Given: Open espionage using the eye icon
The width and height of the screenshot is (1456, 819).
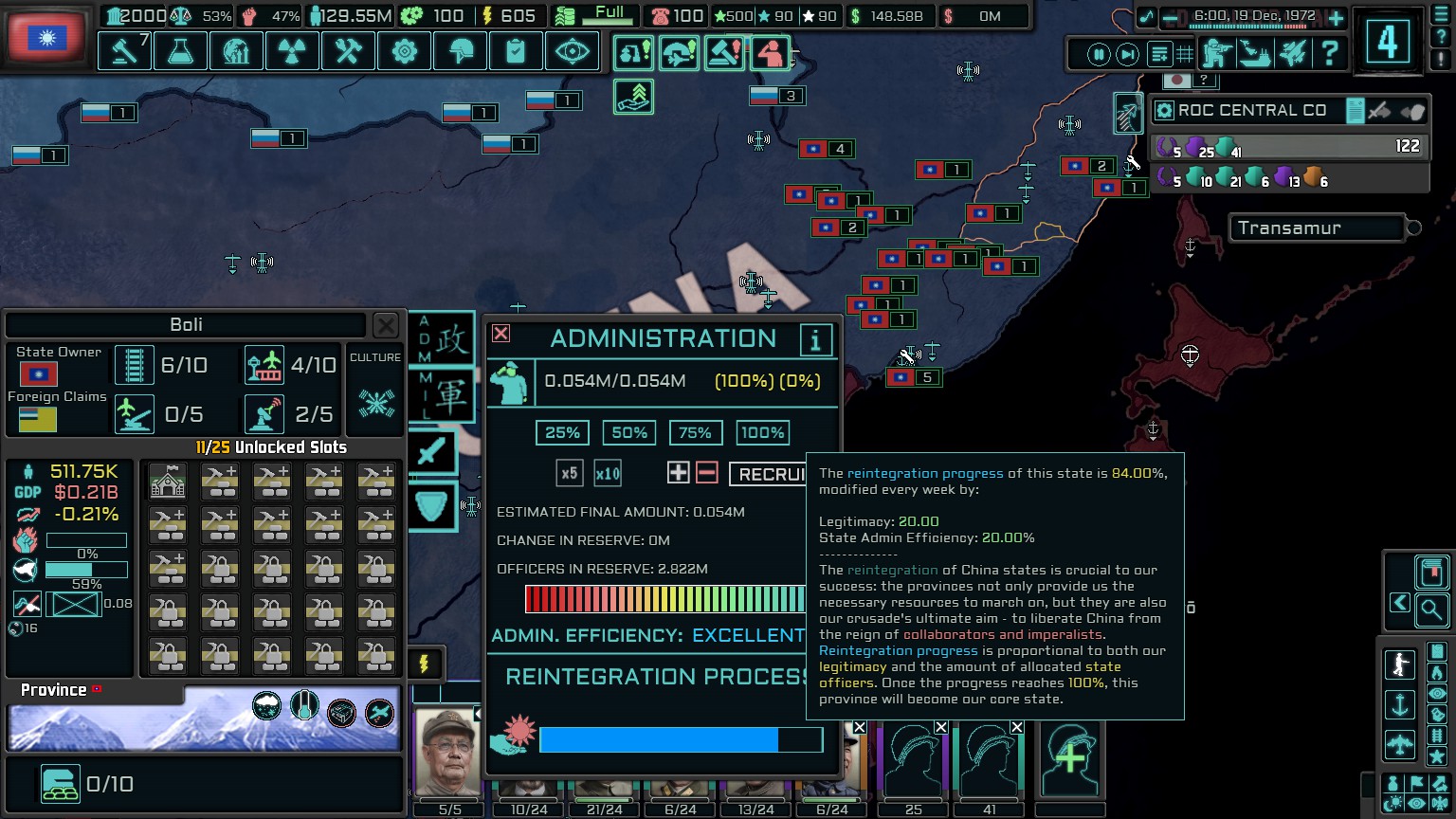Looking at the screenshot, I should (572, 51).
